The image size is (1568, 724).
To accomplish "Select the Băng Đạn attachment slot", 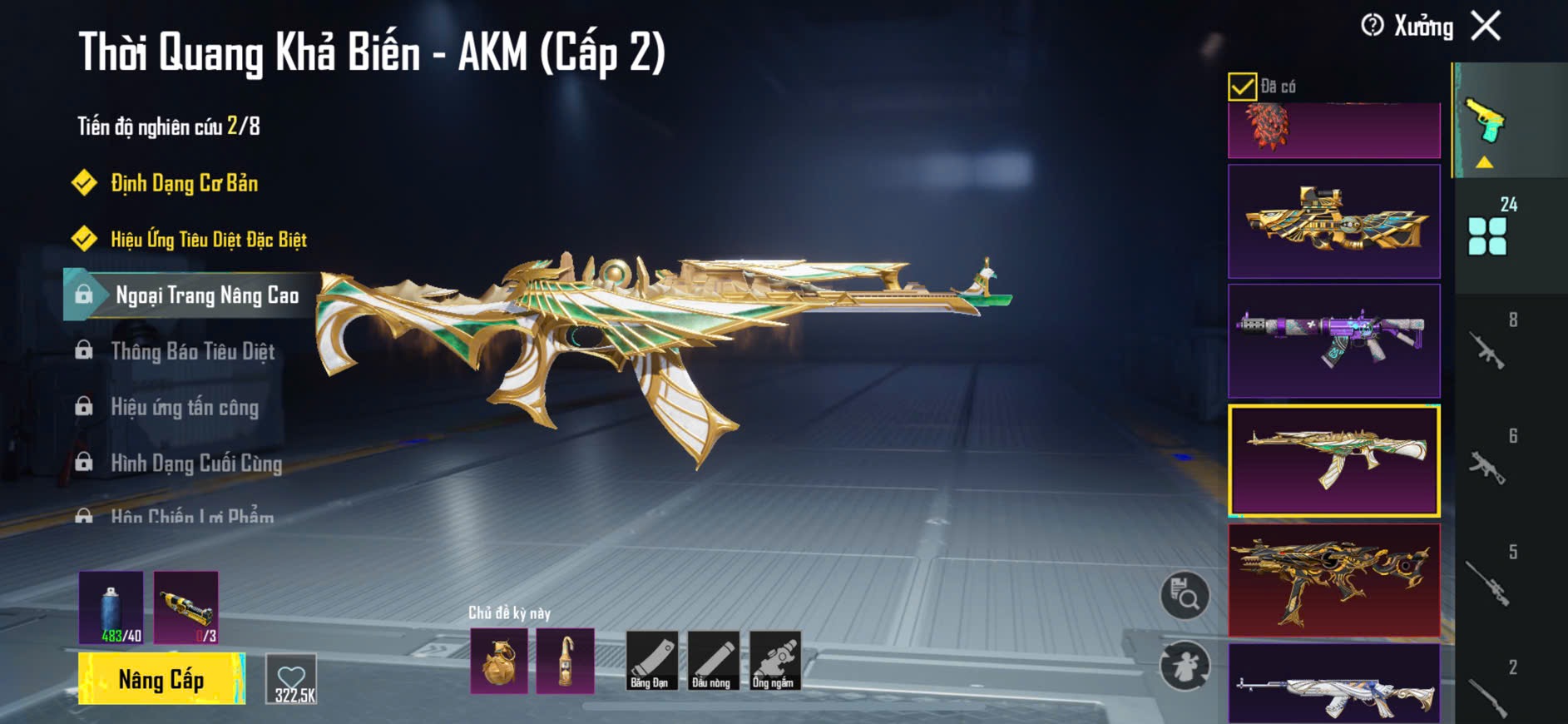I will tap(651, 661).
